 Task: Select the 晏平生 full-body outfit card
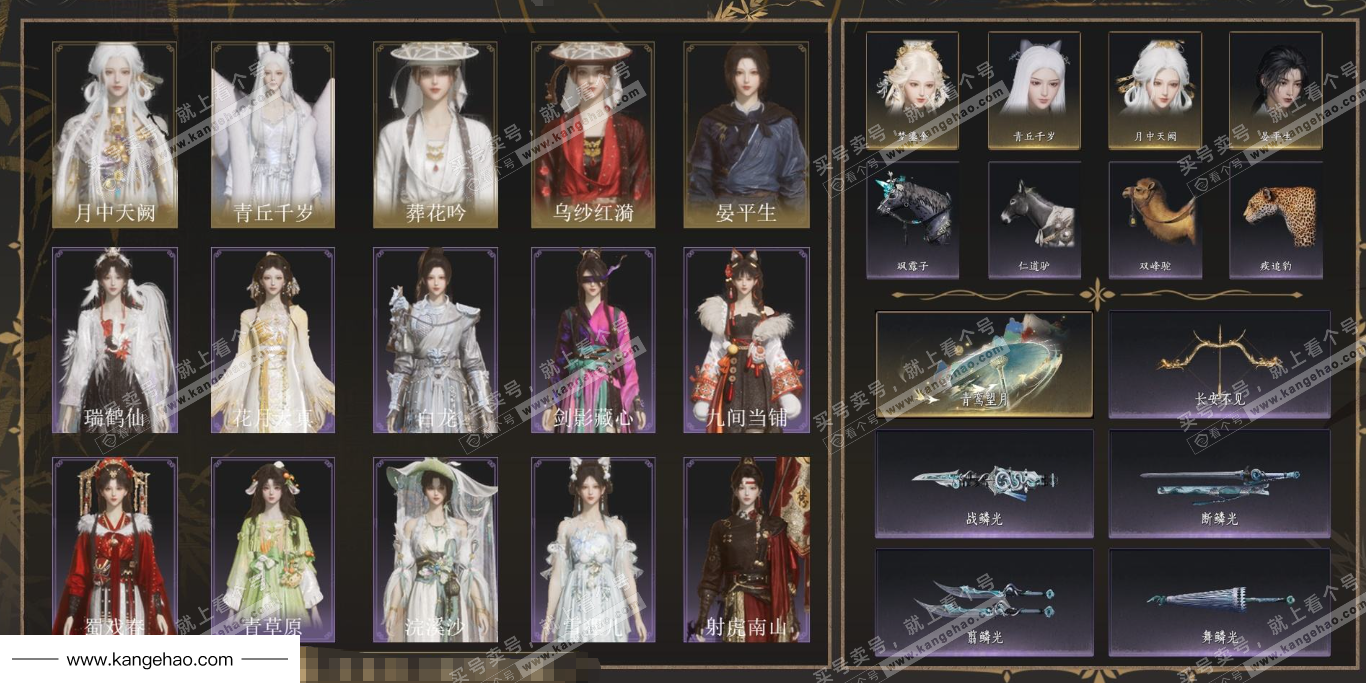coord(746,135)
